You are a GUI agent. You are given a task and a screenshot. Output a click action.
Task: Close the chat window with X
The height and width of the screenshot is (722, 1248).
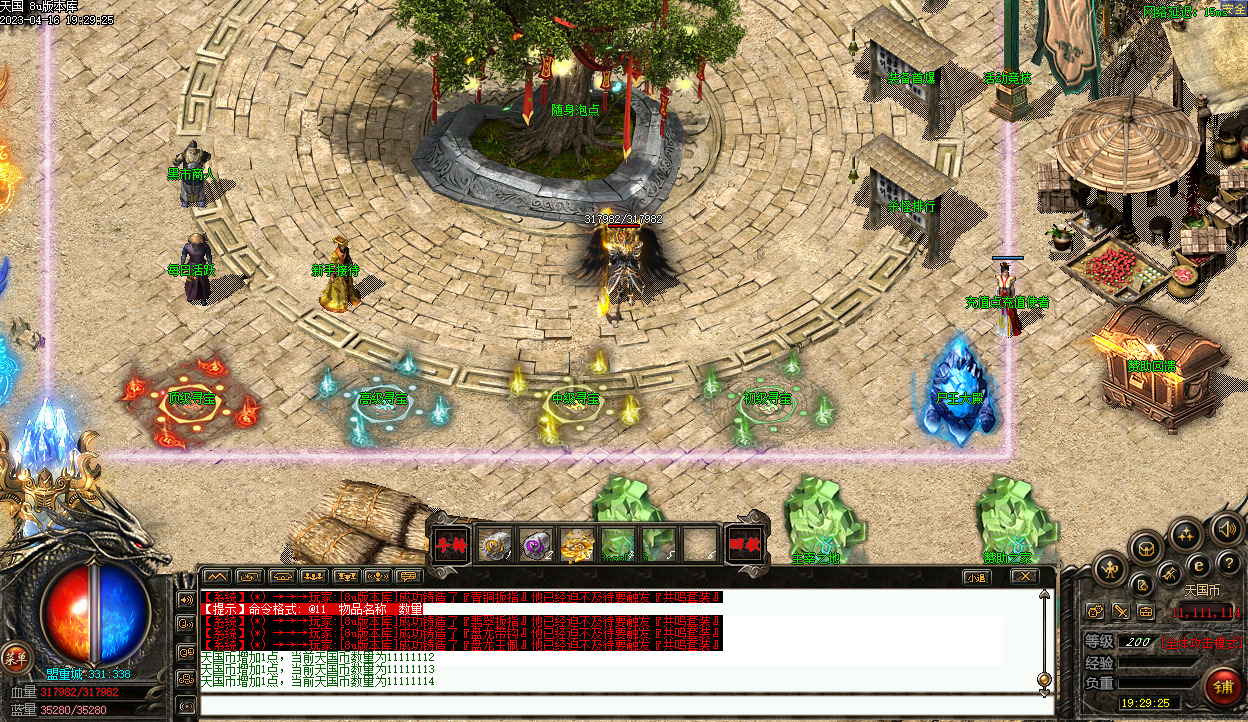(x=1023, y=576)
